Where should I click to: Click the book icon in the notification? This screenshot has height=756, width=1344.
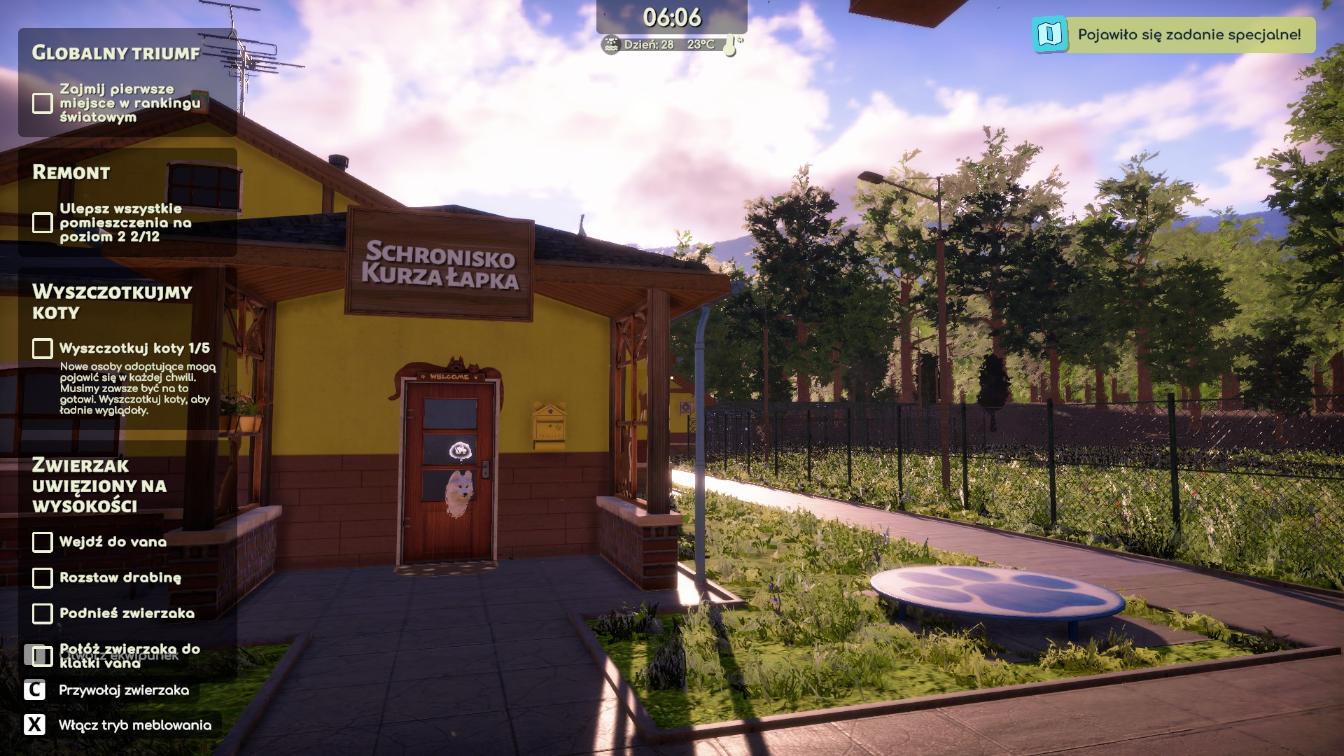pyautogui.click(x=1049, y=35)
